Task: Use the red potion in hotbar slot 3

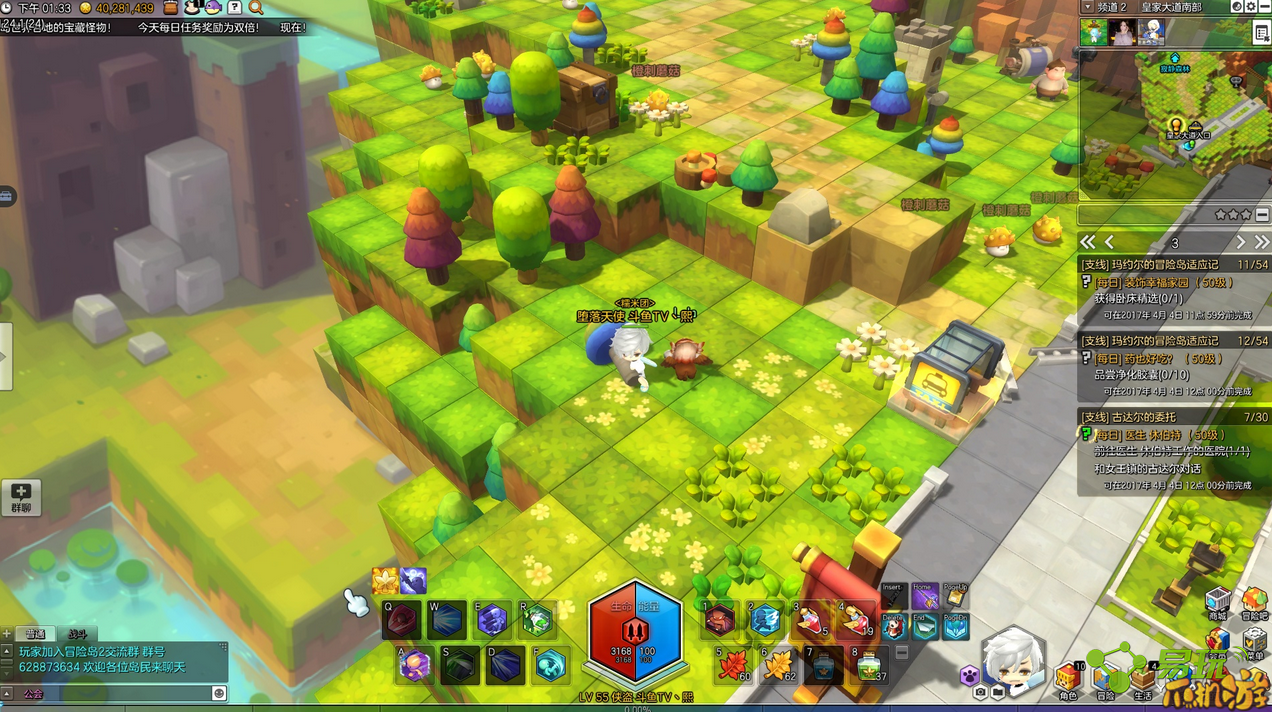Action: pos(811,620)
